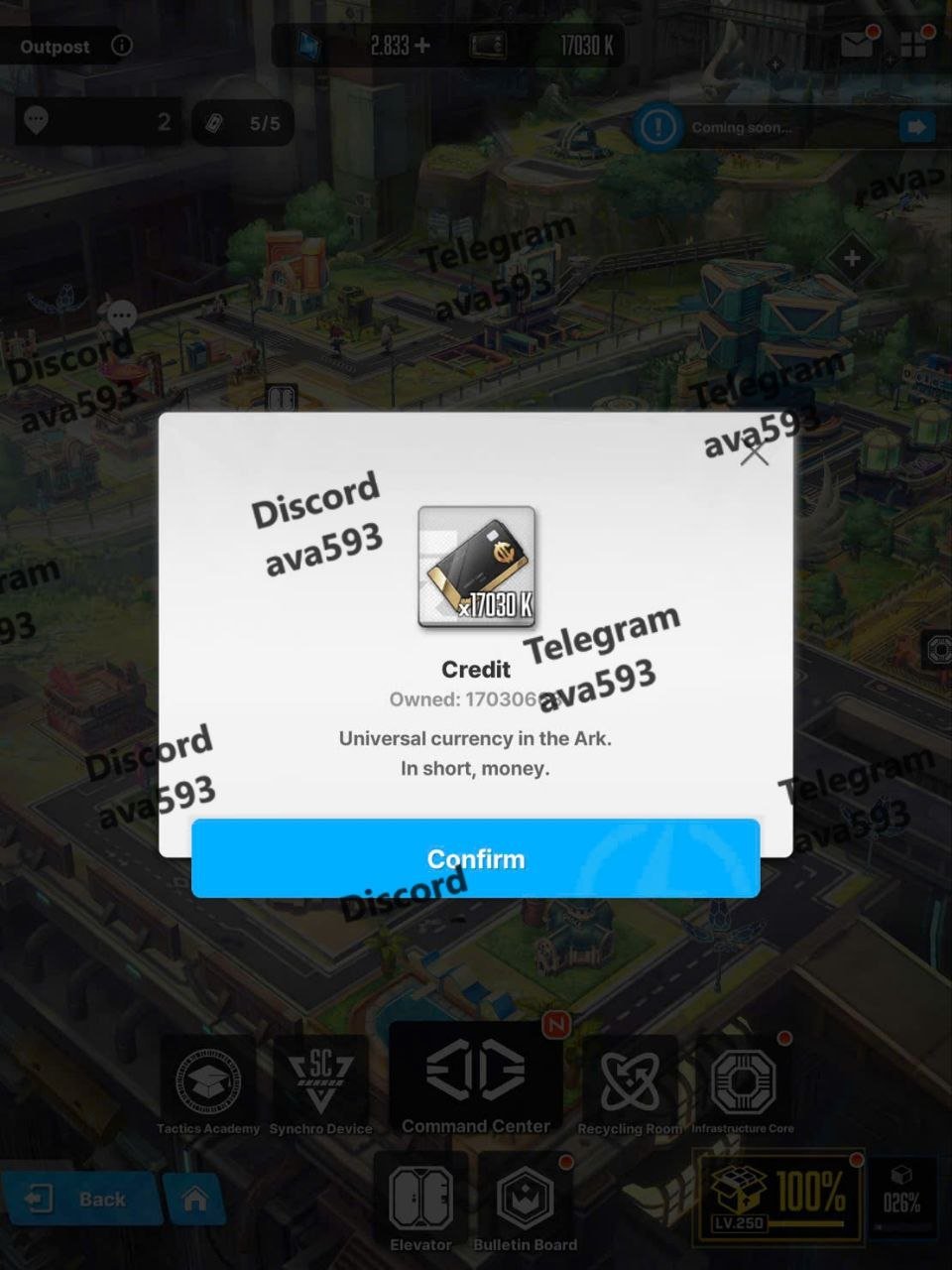
Task: Select the Credit card item icon
Action: (476, 567)
